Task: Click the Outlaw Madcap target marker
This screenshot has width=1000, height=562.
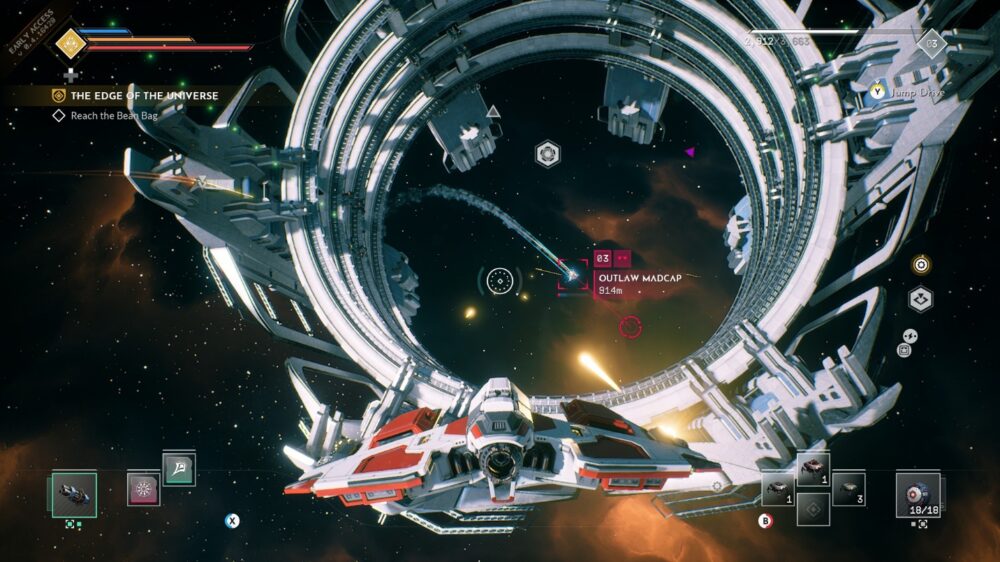Action: coord(573,274)
